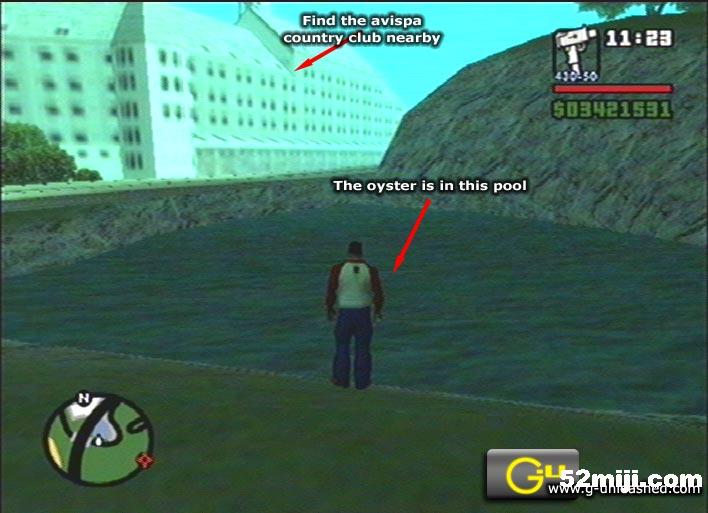Click the circular radar minimap
Viewport: 708px width, 513px height.
[x=98, y=438]
